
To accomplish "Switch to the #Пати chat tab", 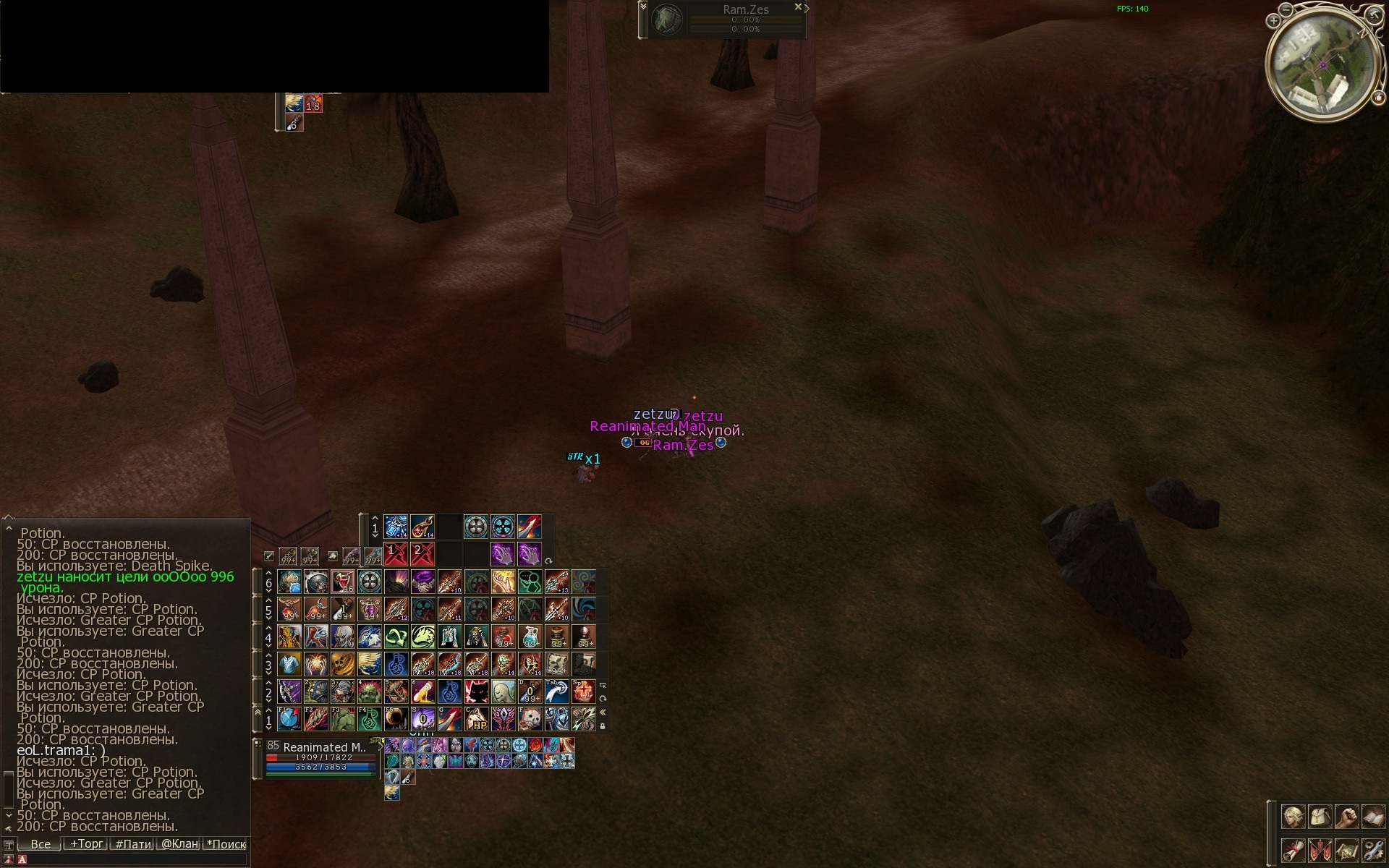I will (x=133, y=843).
